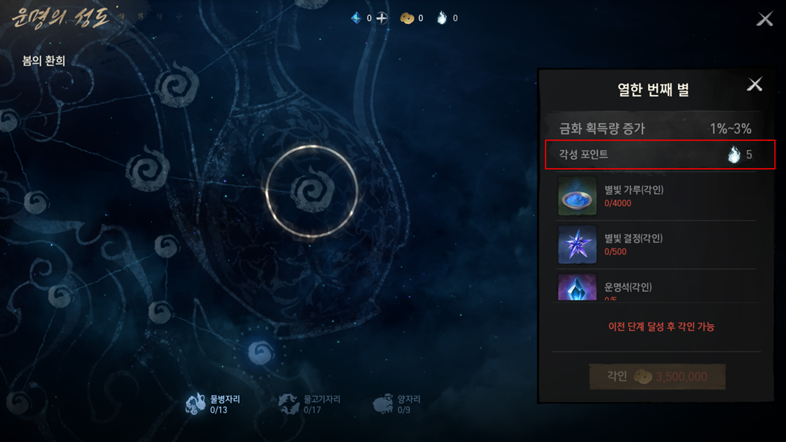Add blue diamond currency with plus button

pyautogui.click(x=381, y=18)
